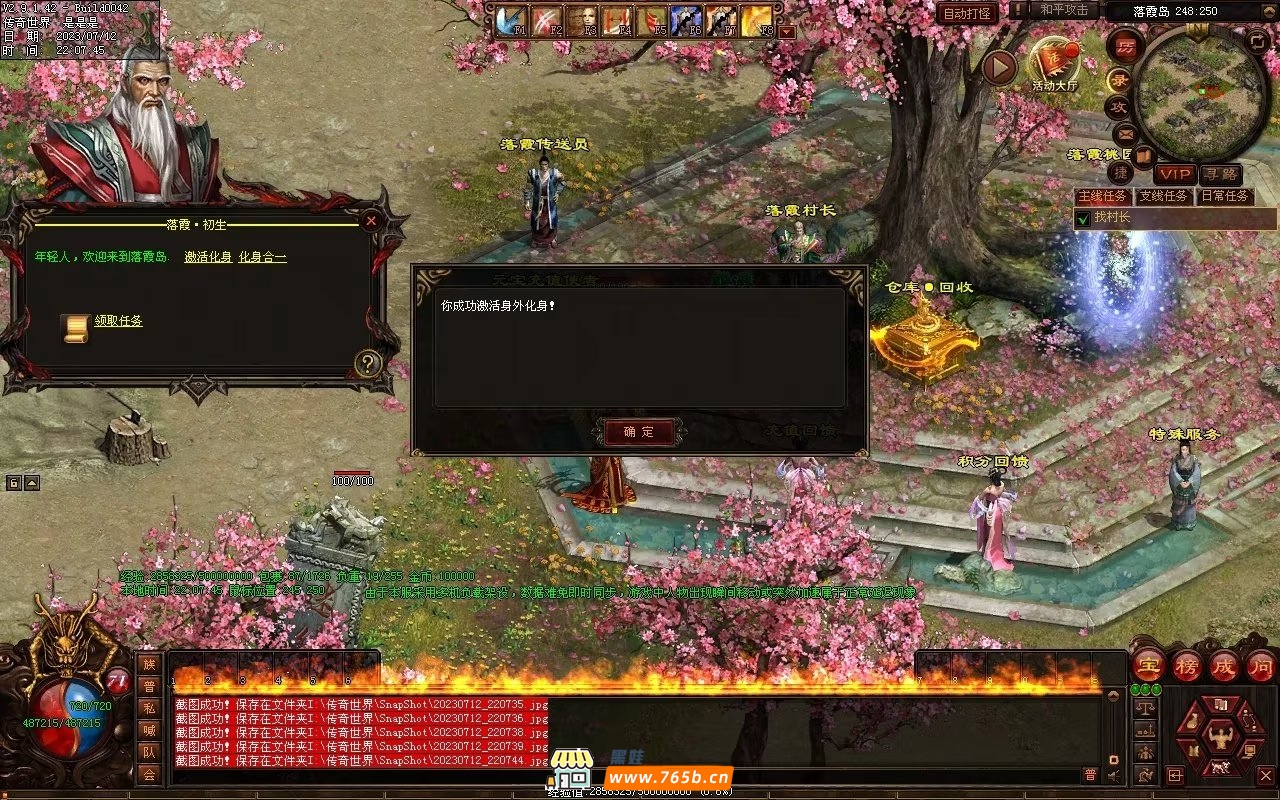This screenshot has height=800, width=1280.
Task: Open the character panel muscle figure icon
Action: tap(1219, 738)
